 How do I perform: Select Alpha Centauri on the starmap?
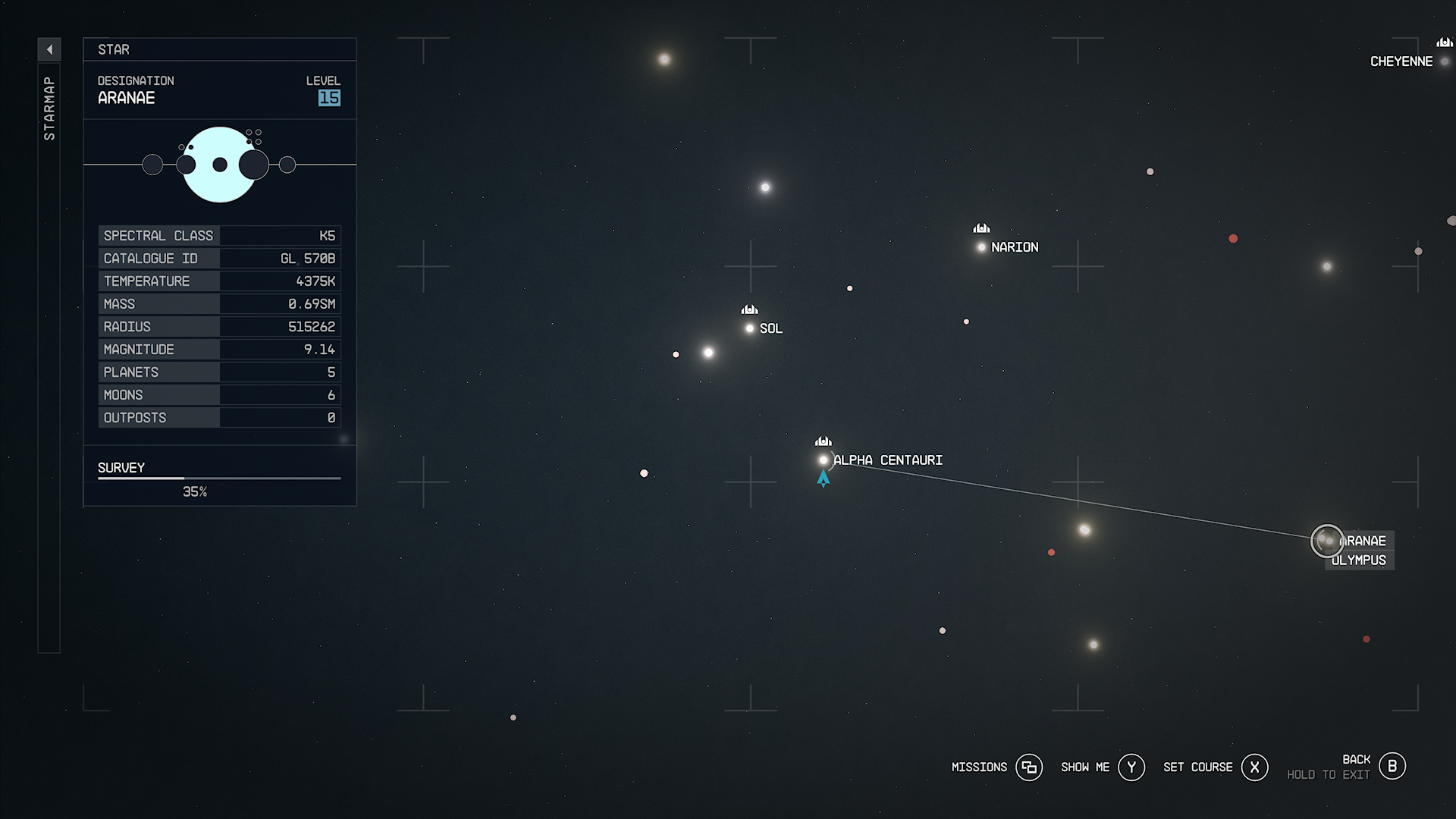(x=824, y=460)
